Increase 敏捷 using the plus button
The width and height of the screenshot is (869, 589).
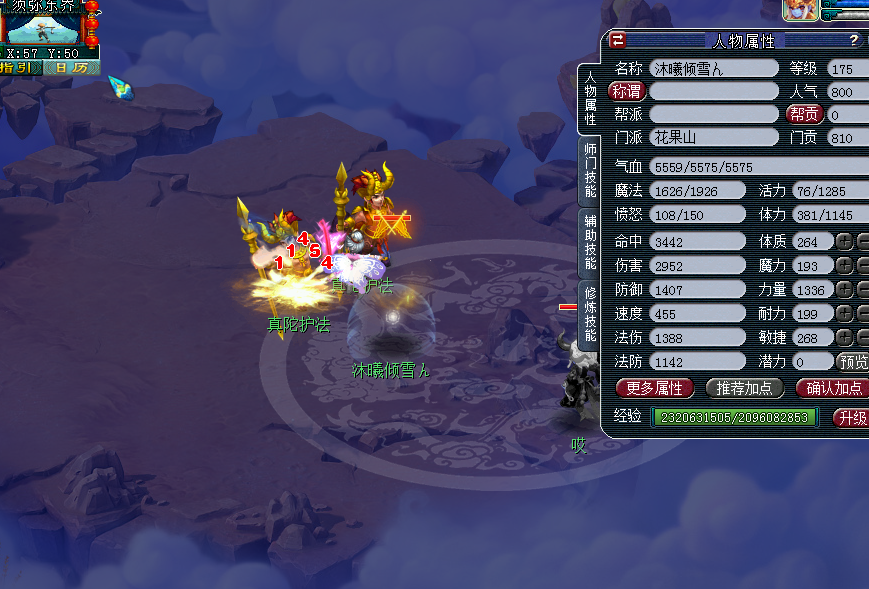(x=844, y=337)
